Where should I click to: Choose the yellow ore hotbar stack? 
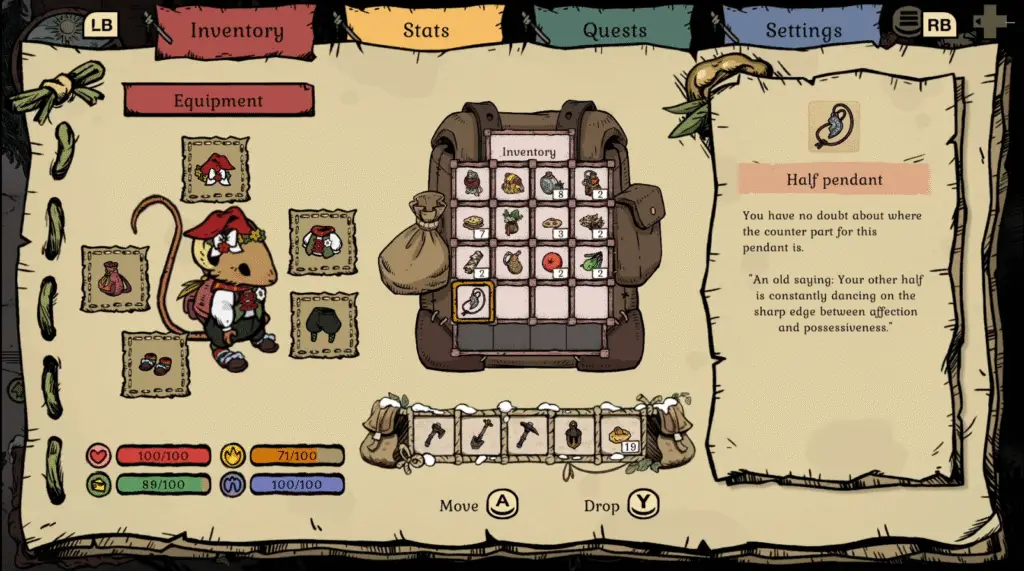point(620,435)
